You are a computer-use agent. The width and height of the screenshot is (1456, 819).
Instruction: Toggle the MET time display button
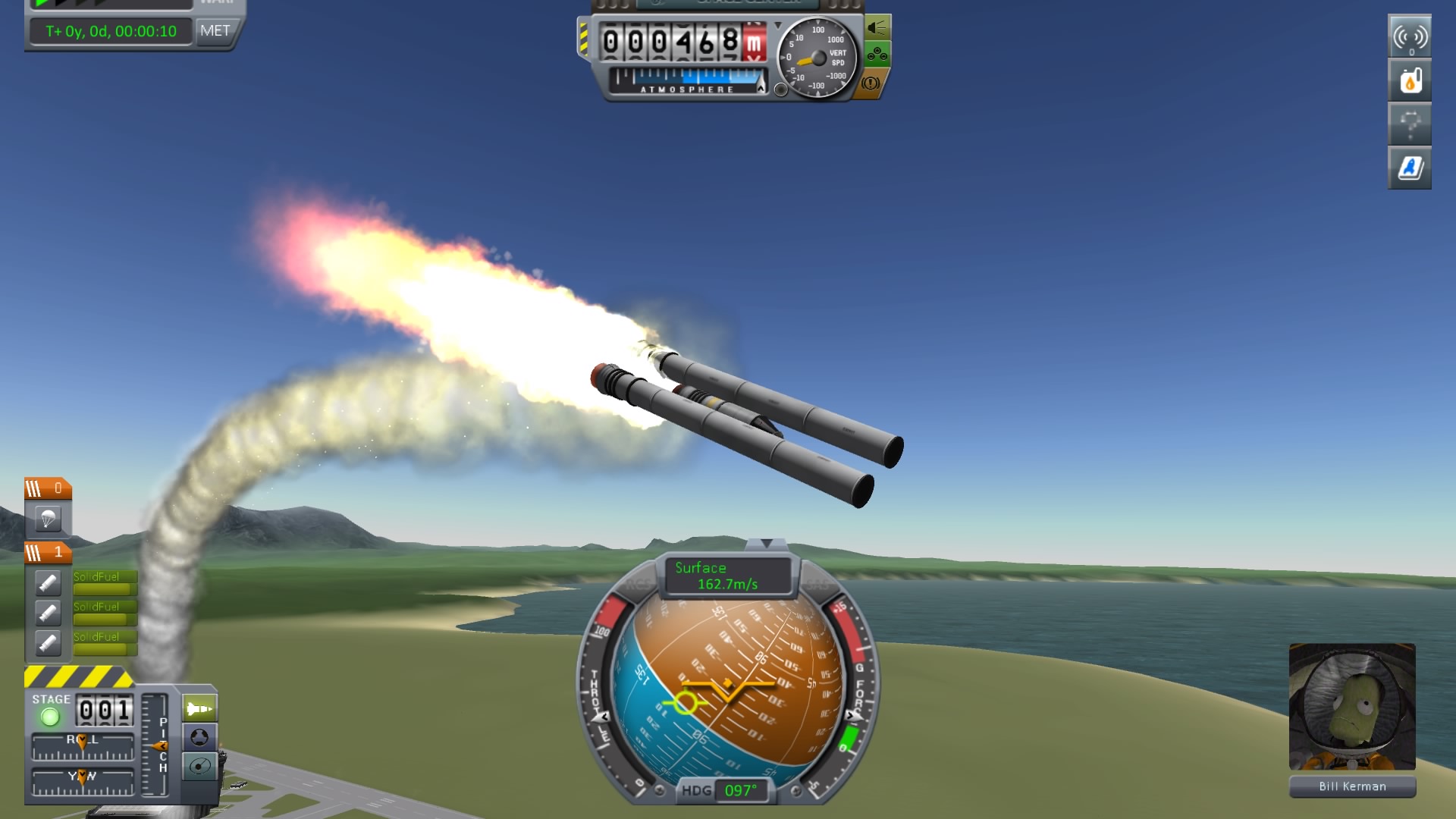coord(215,31)
